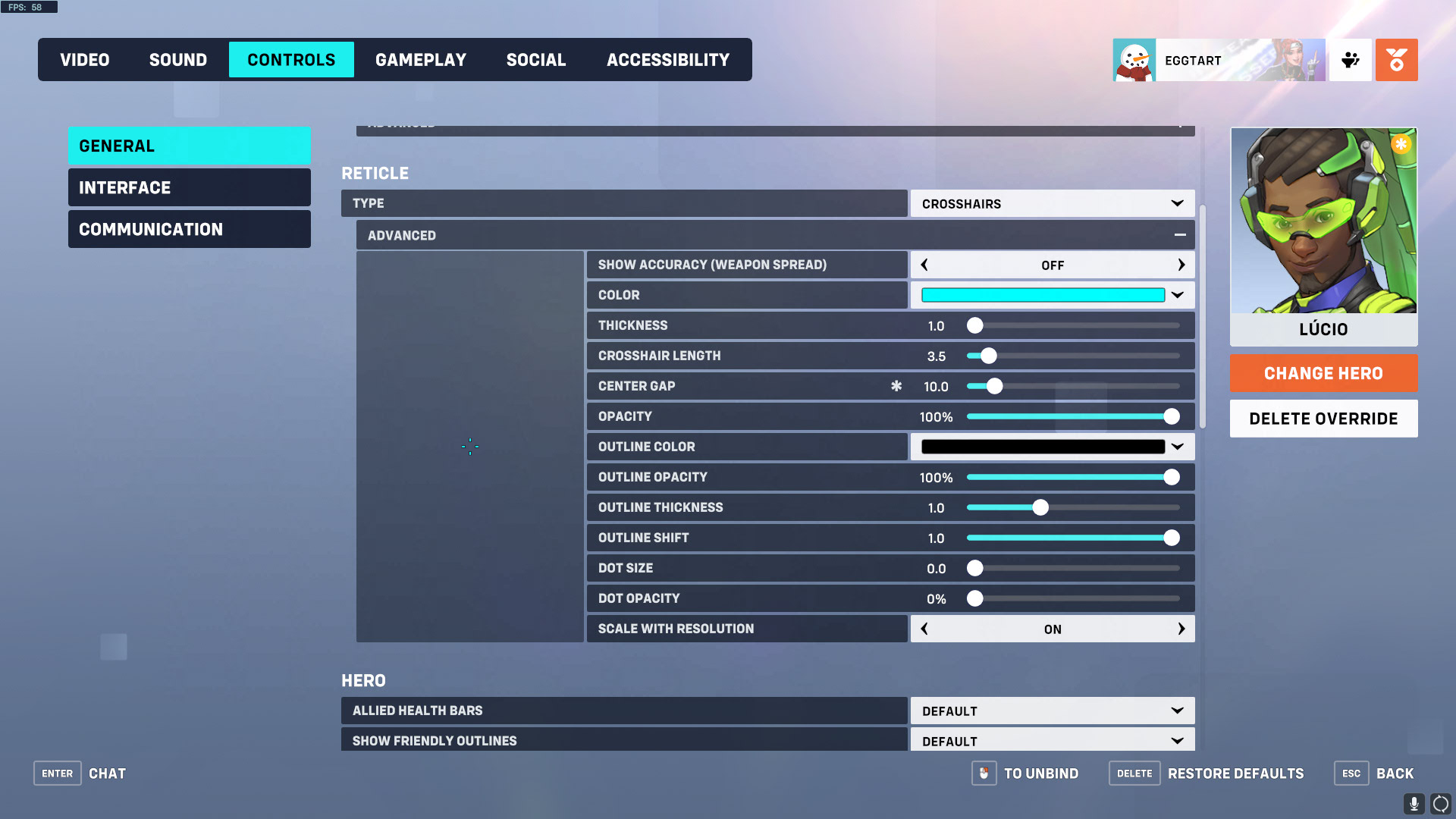This screenshot has width=1456, height=819.
Task: Click the asterisk icon beside Center Gap
Action: coord(896,386)
